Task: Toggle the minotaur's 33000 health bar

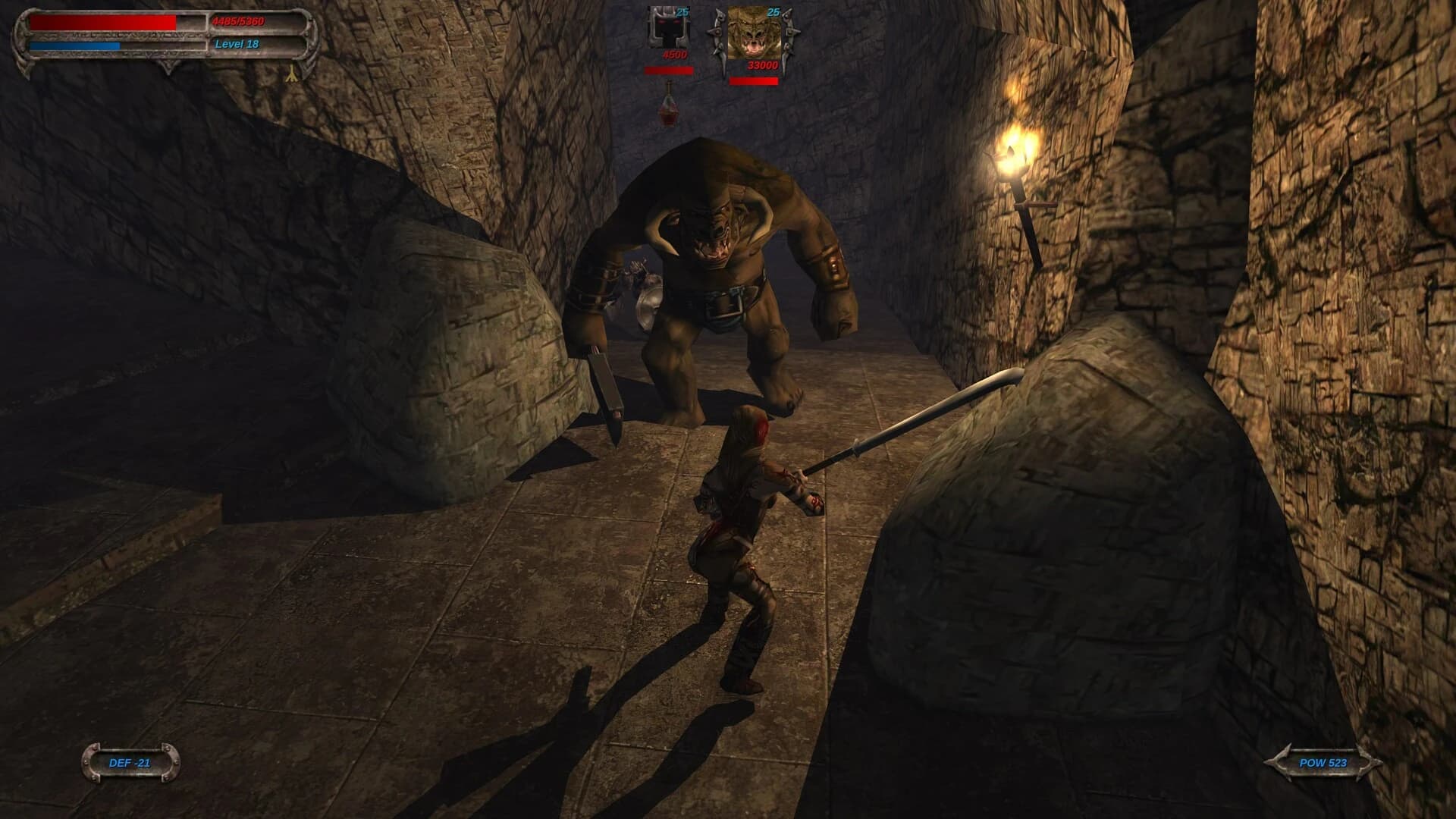Action: click(x=753, y=81)
